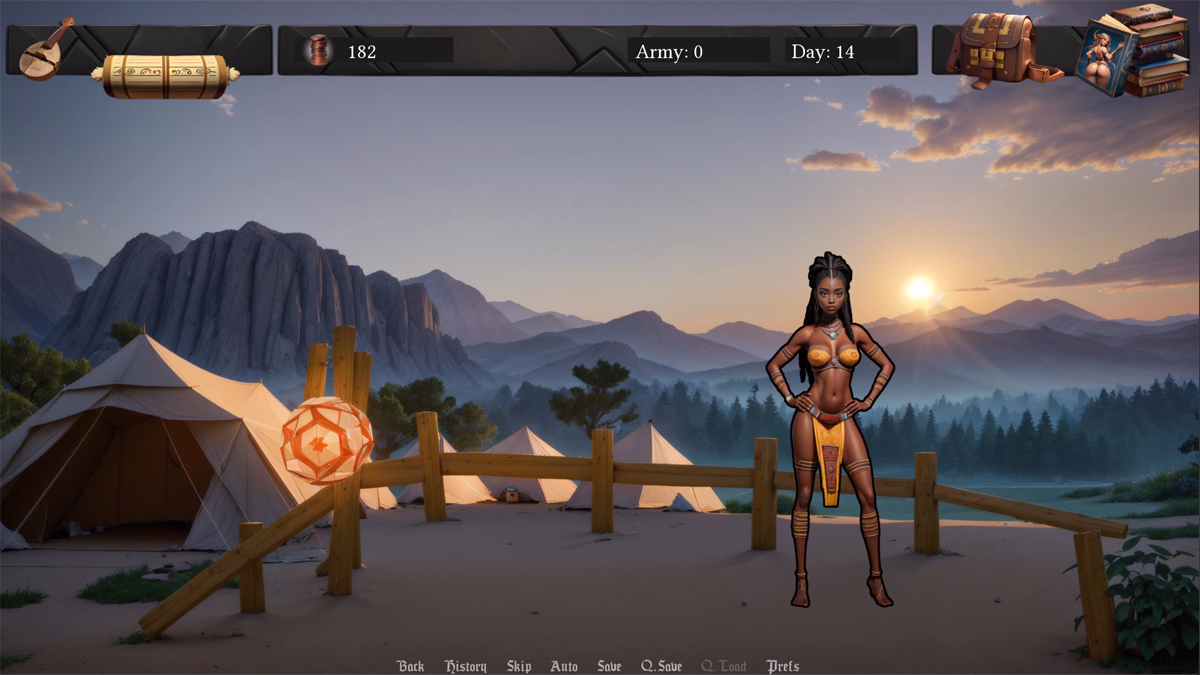Image resolution: width=1200 pixels, height=675 pixels.
Task: Open the Save menu
Action: pyautogui.click(x=609, y=666)
